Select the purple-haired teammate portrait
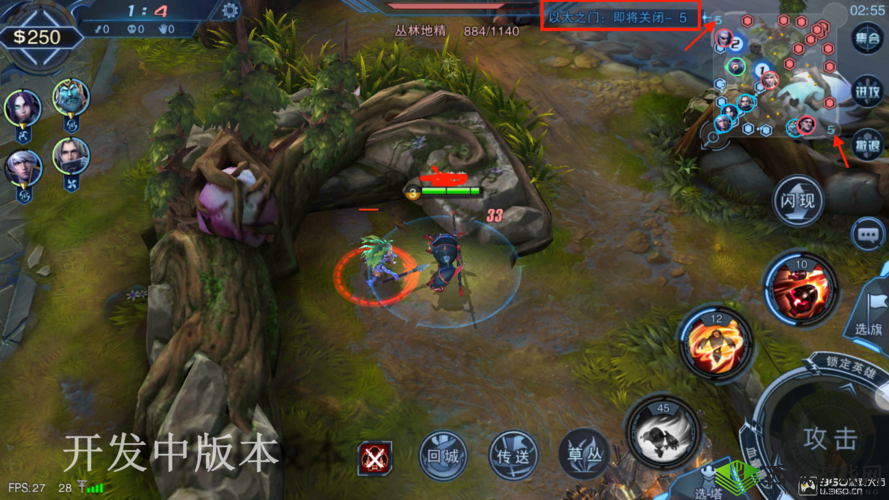 (x=22, y=106)
